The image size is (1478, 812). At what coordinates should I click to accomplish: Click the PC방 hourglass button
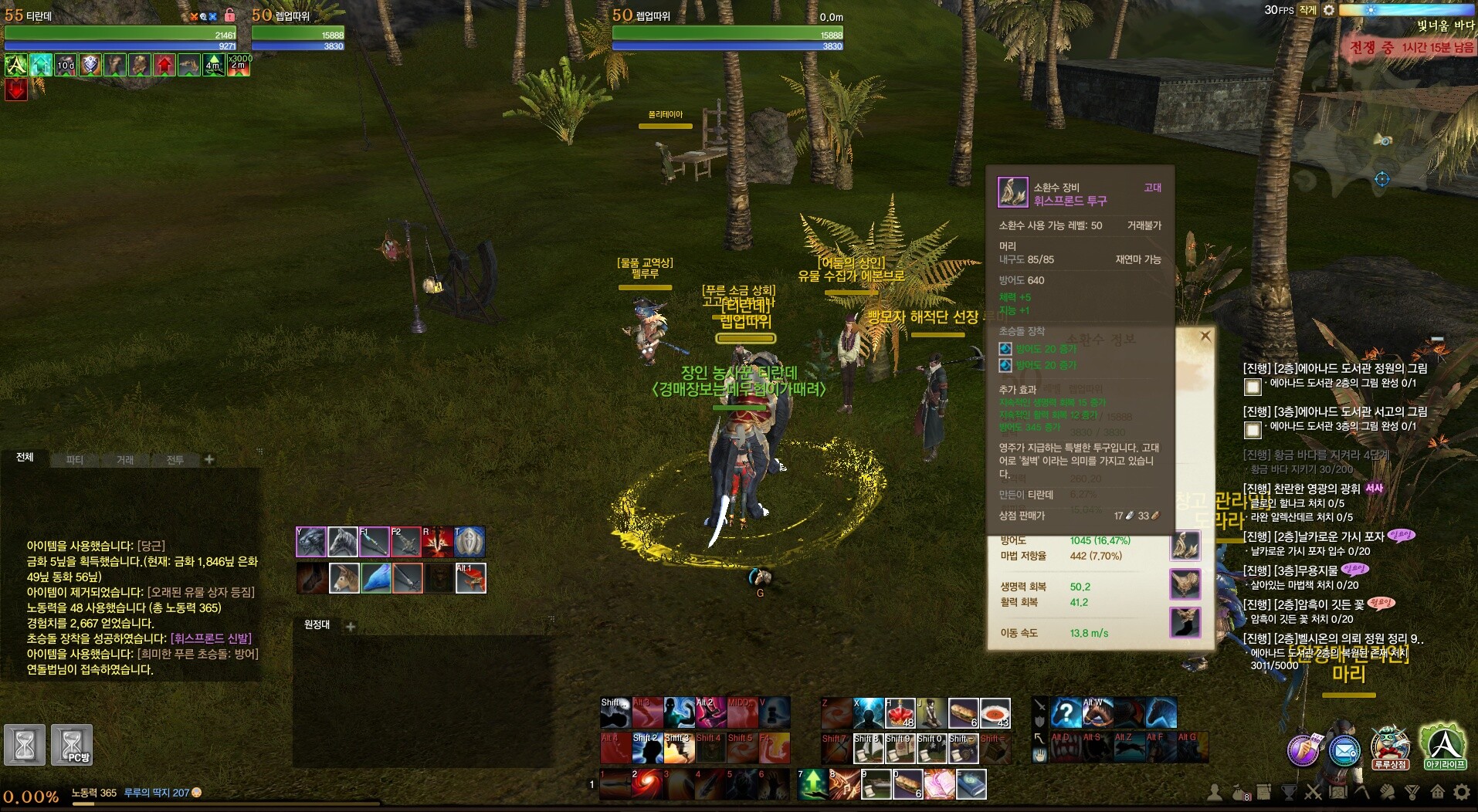(72, 745)
